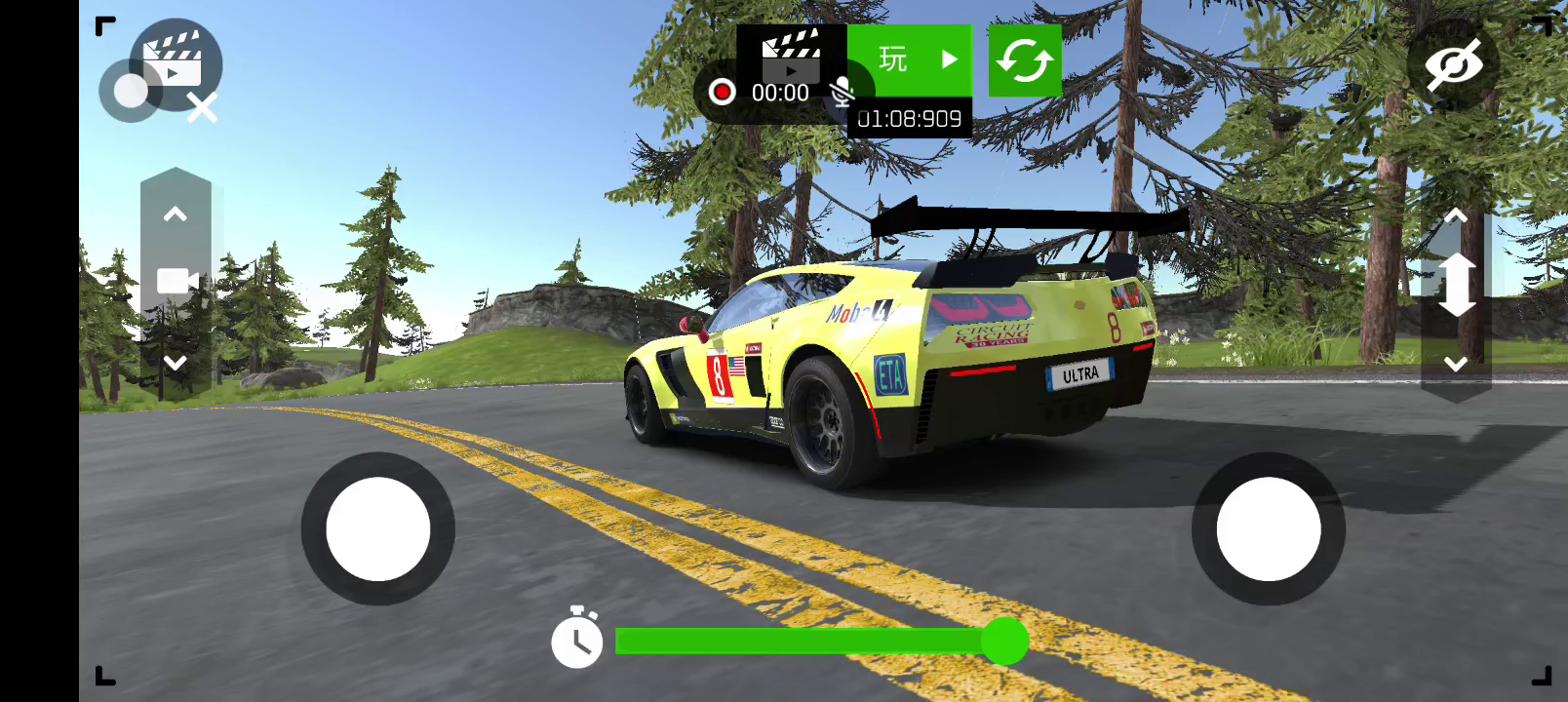Screen dimensions: 1568x702
Task: Click the green loop refresh button
Action: click(1025, 60)
